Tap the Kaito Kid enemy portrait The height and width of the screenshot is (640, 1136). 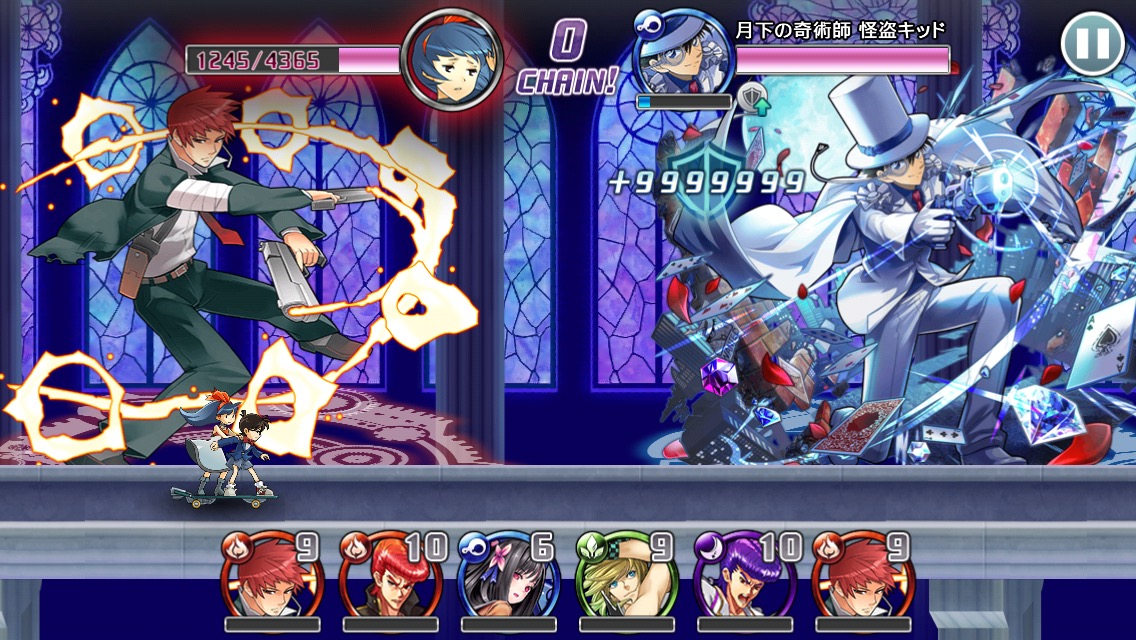[684, 52]
